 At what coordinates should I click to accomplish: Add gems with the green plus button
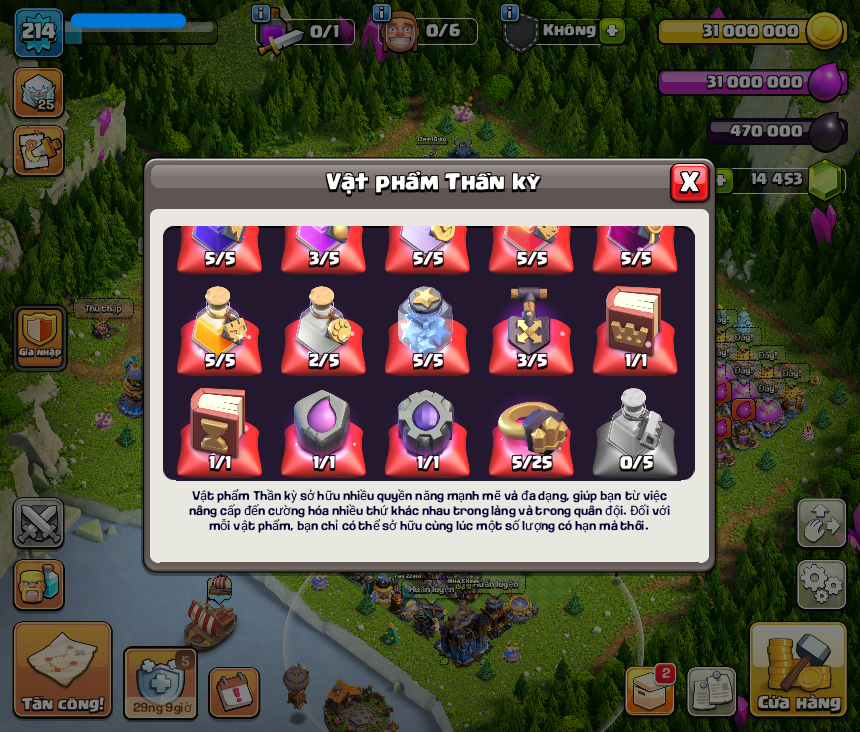[x=720, y=180]
